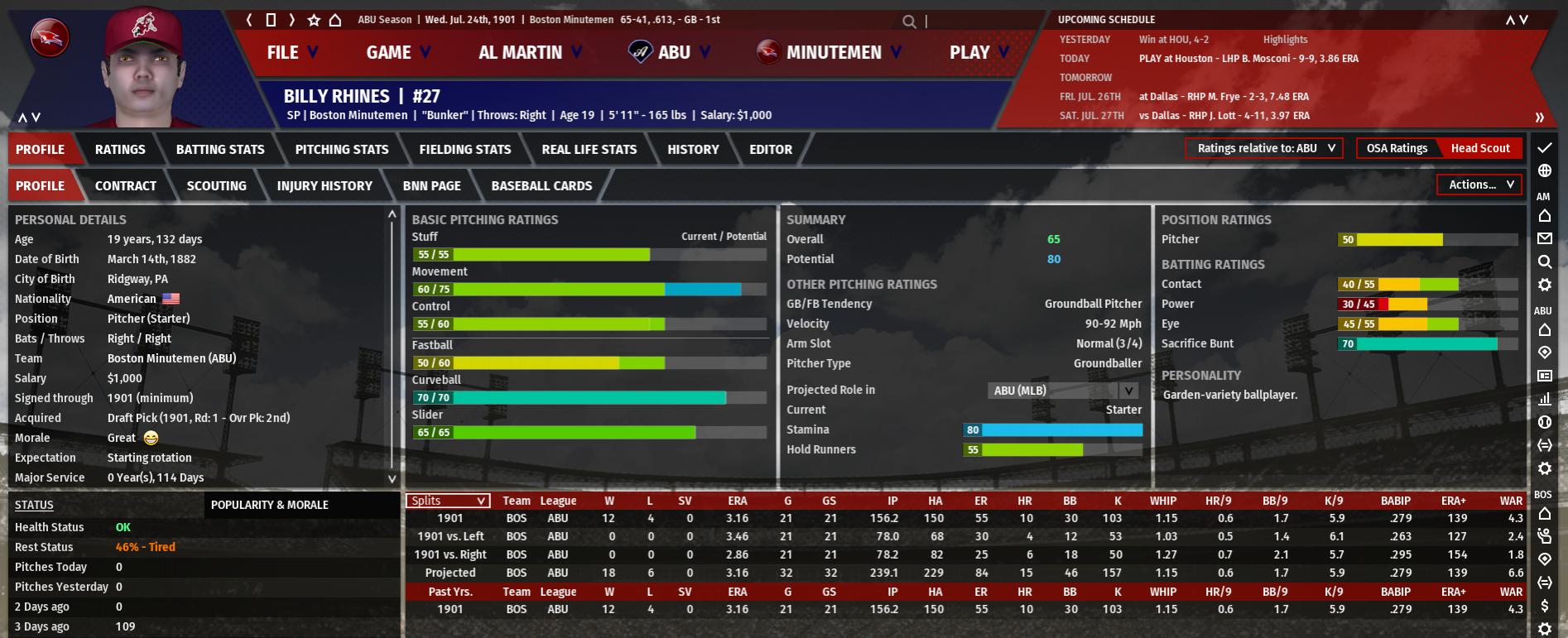
Task: Expand the Ratings relative to ABU dropdown
Action: click(1264, 149)
